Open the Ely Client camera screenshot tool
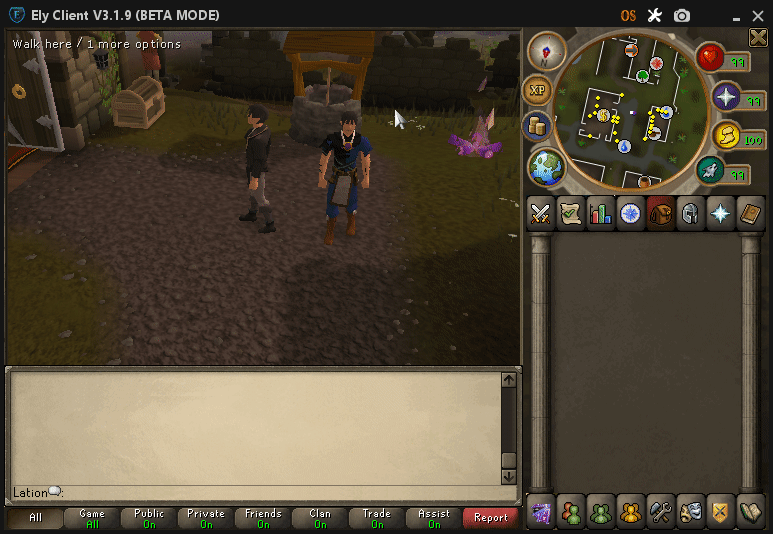The image size is (773, 534). pos(682,15)
